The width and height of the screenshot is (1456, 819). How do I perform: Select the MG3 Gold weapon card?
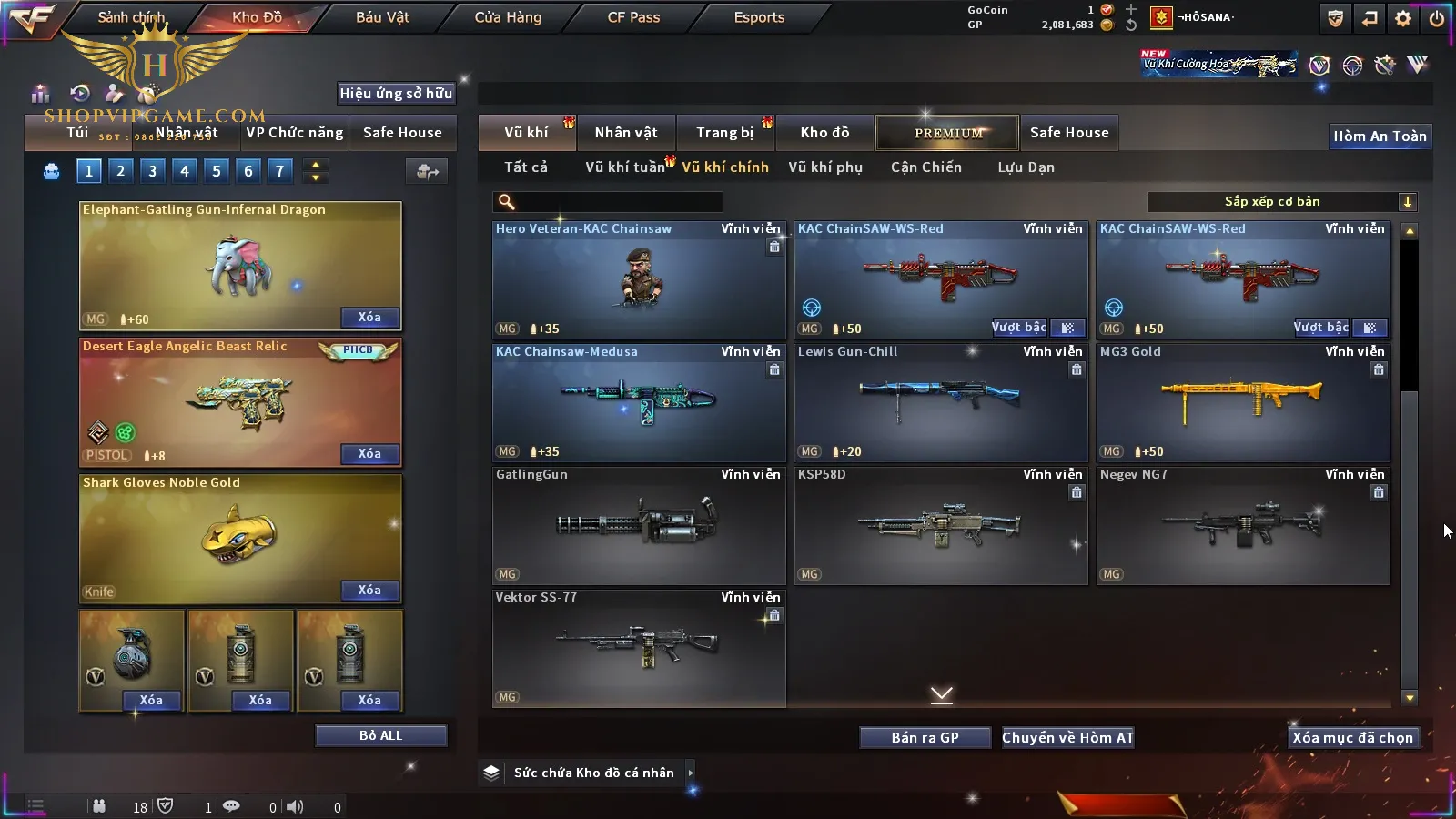[x=1243, y=403]
